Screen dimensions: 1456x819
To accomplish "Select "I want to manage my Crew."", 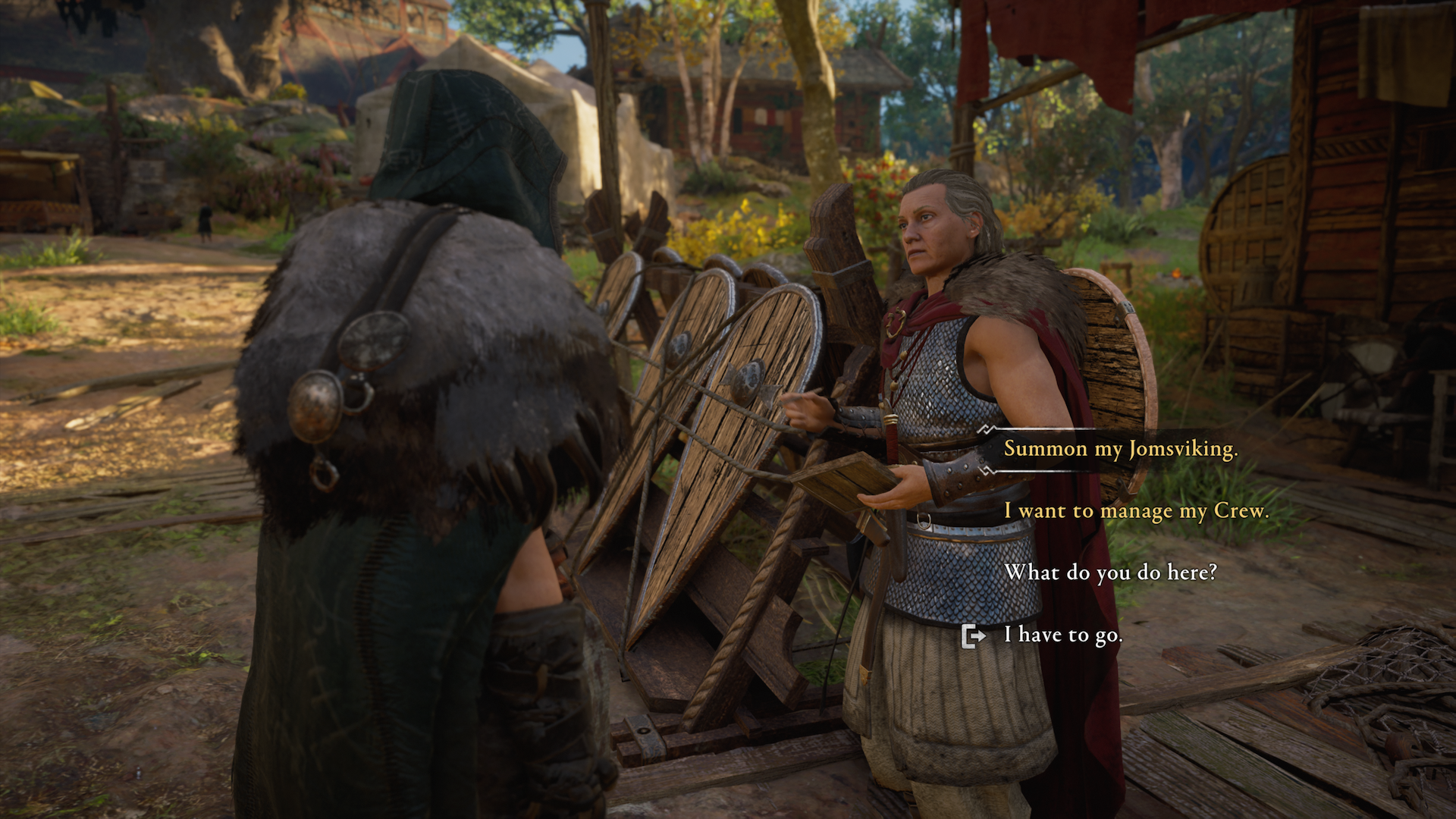I will pyautogui.click(x=1135, y=511).
